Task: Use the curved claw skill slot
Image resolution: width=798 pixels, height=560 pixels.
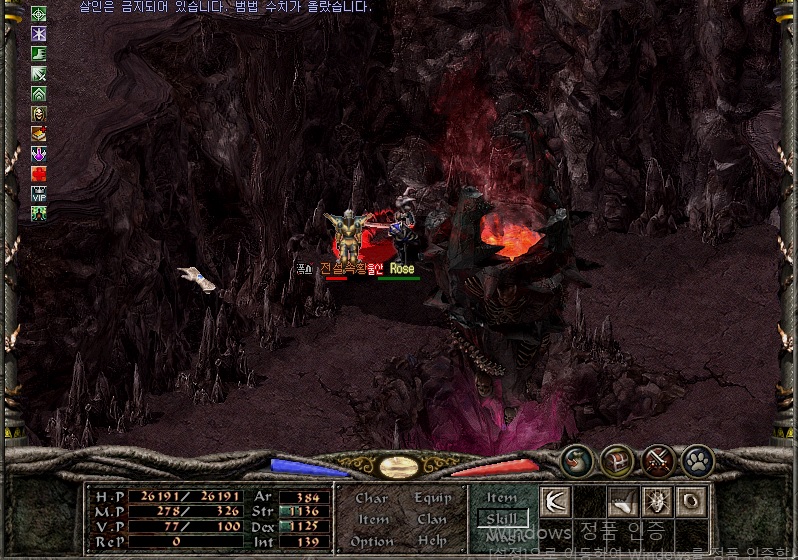Action: click(x=624, y=501)
